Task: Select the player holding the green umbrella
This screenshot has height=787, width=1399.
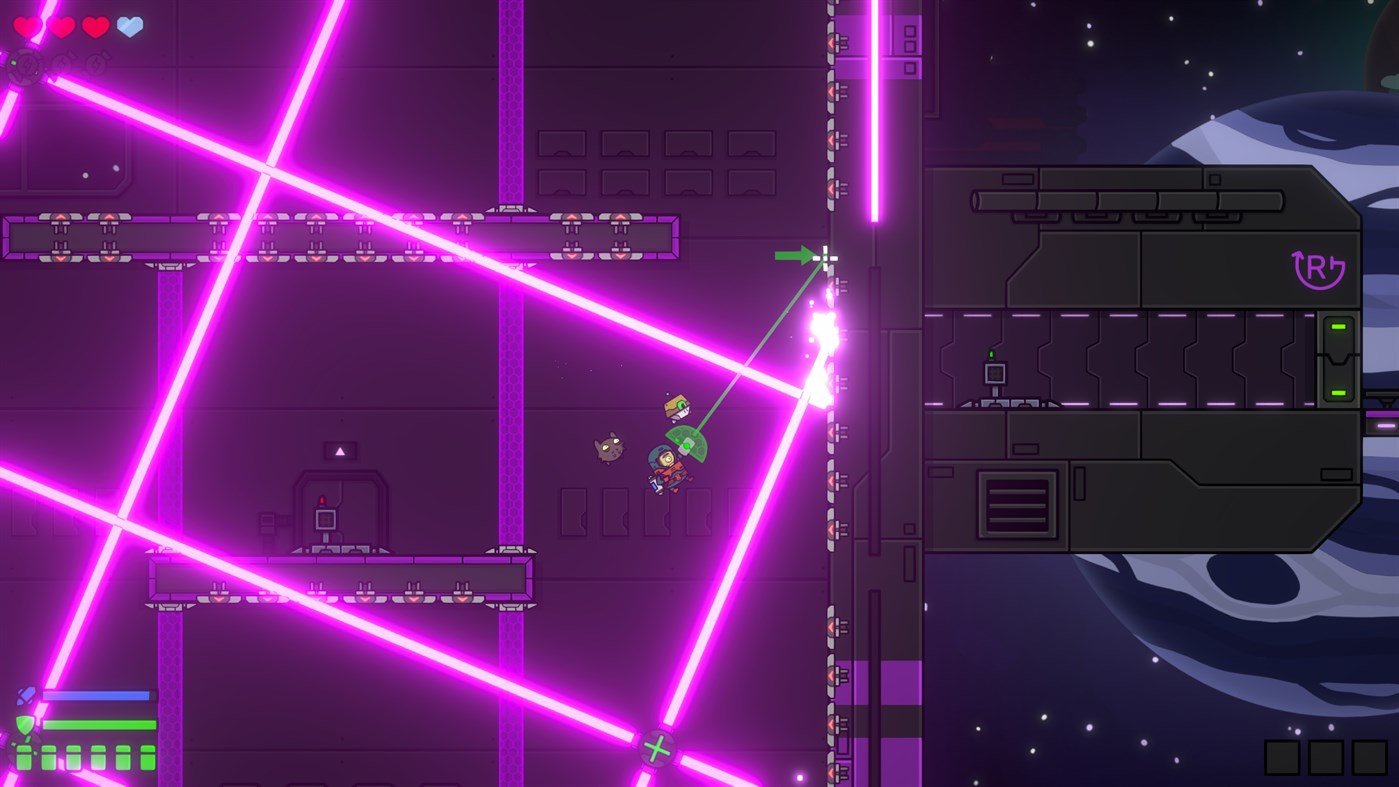Action: 668,462
